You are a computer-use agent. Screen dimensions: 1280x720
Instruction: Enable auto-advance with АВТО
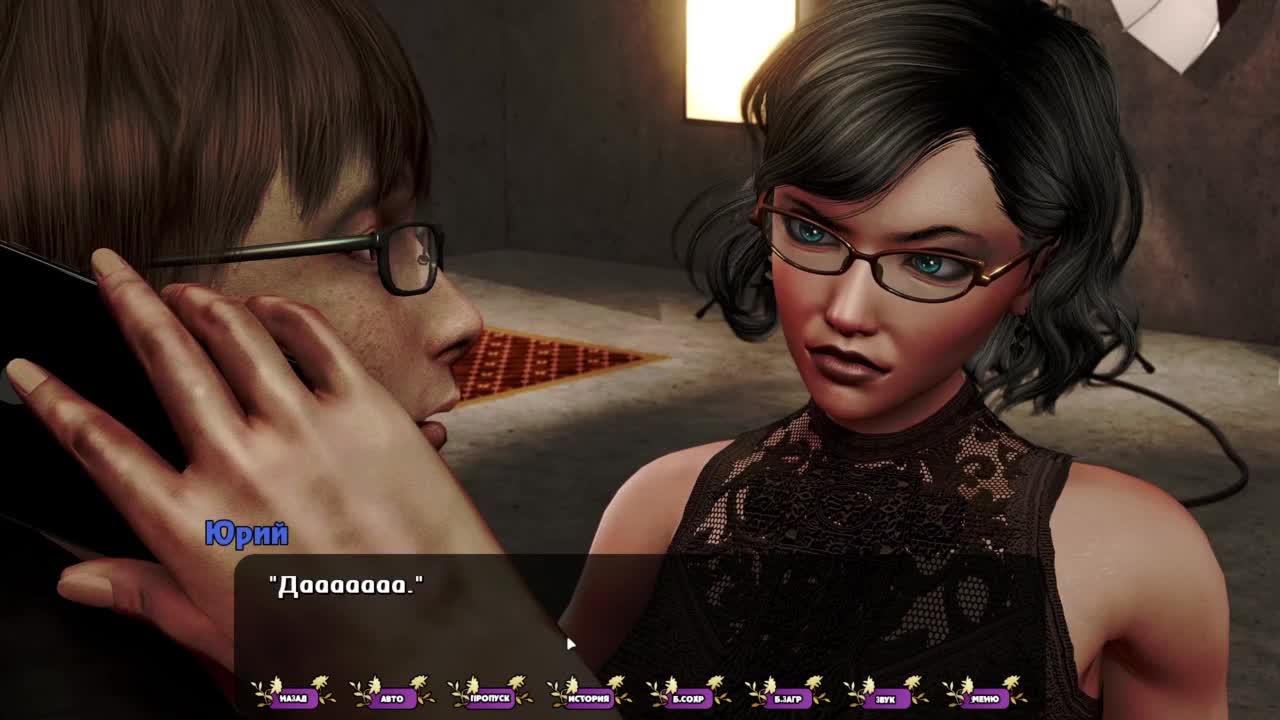[392, 698]
